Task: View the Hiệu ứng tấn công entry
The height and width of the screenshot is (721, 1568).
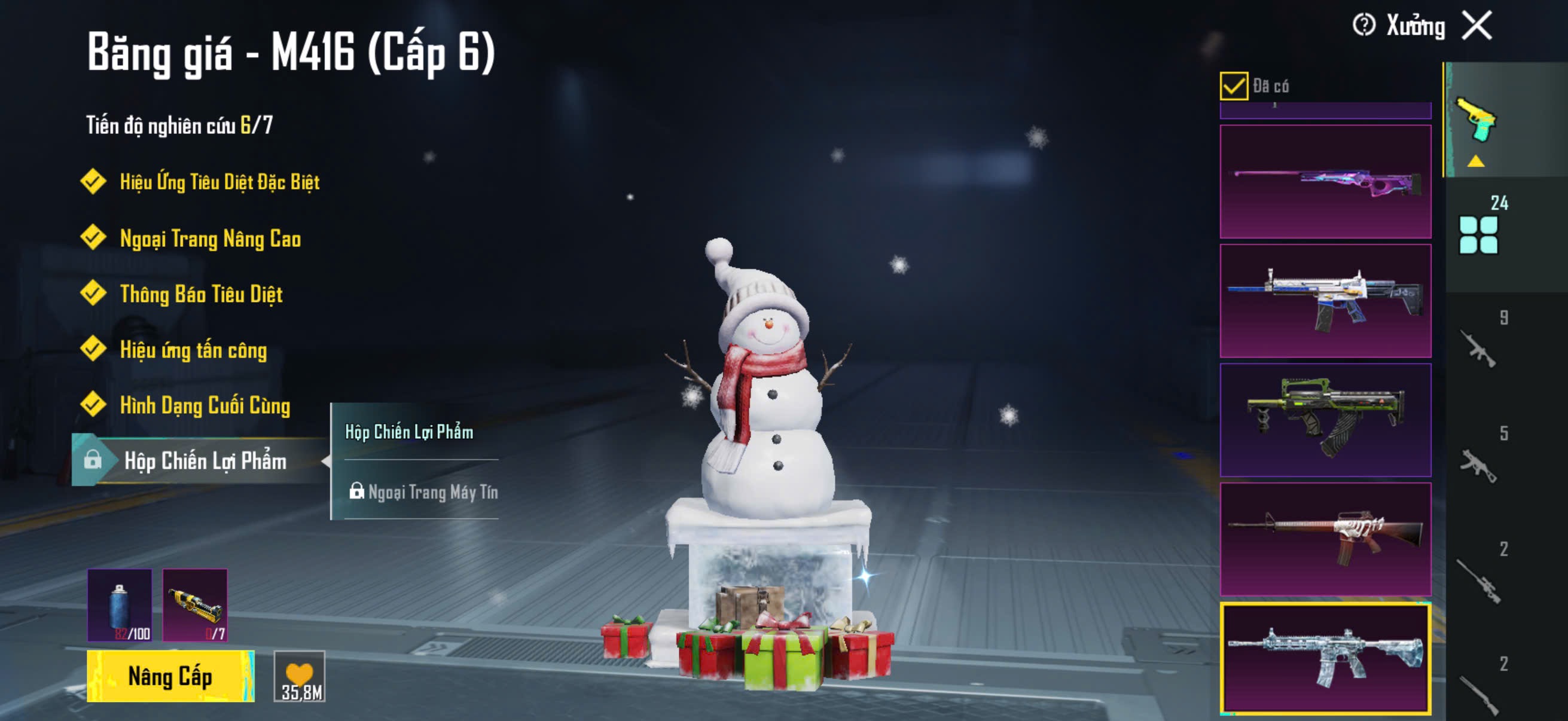Action: coord(193,350)
